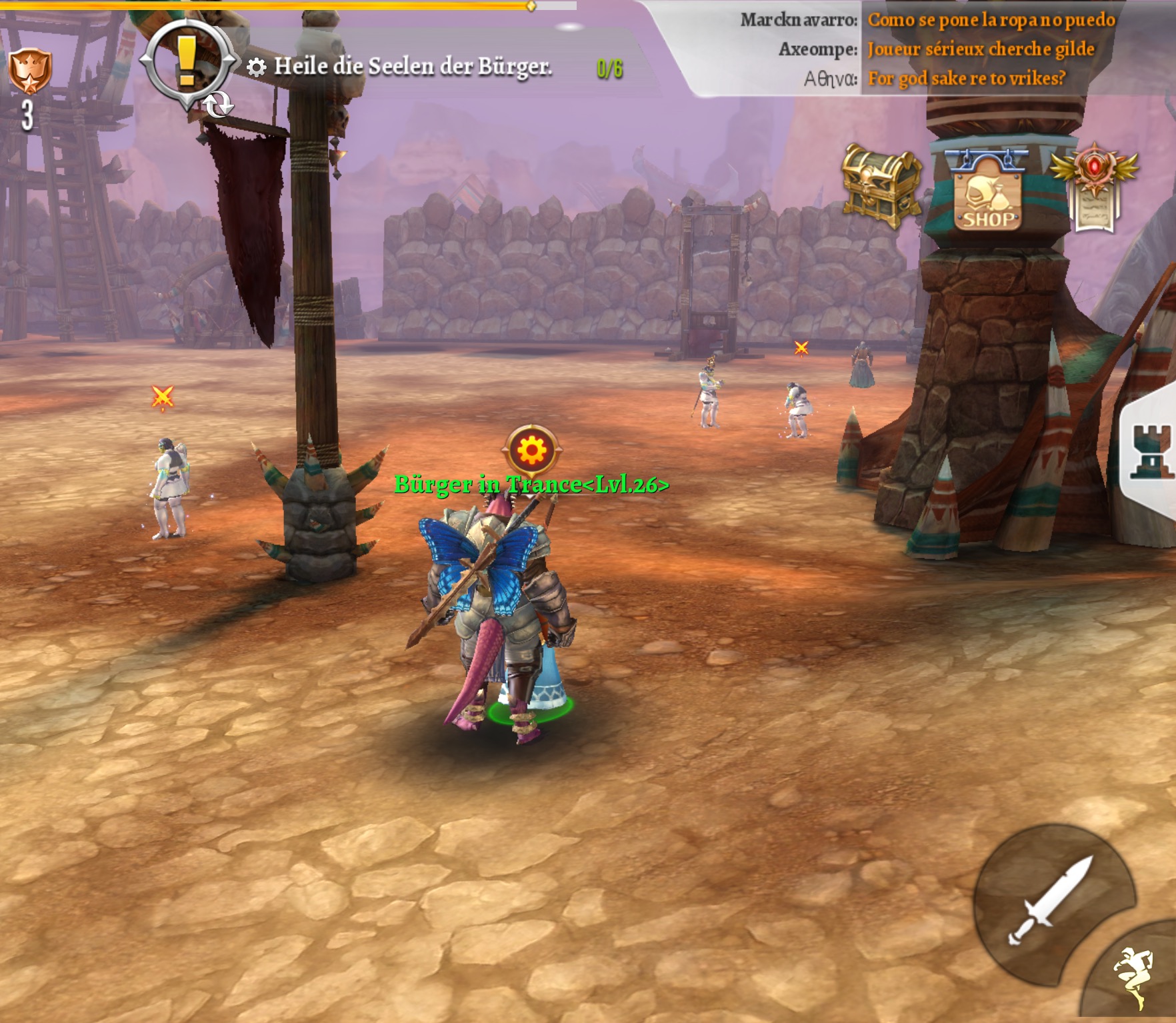Attack with the sword button
This screenshot has width=1176, height=1023.
[x=1051, y=900]
